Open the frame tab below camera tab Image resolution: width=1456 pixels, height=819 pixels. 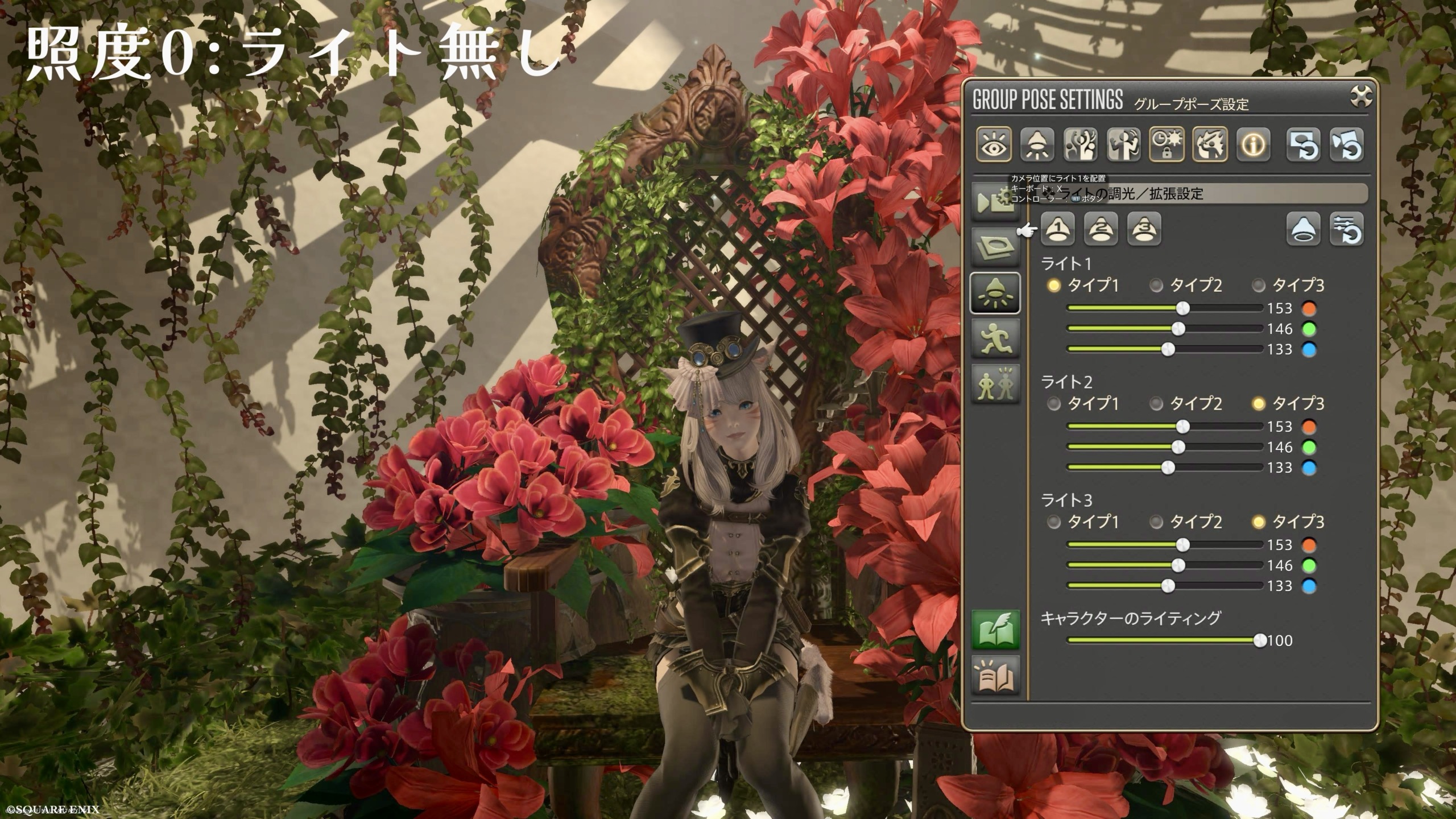pos(995,247)
